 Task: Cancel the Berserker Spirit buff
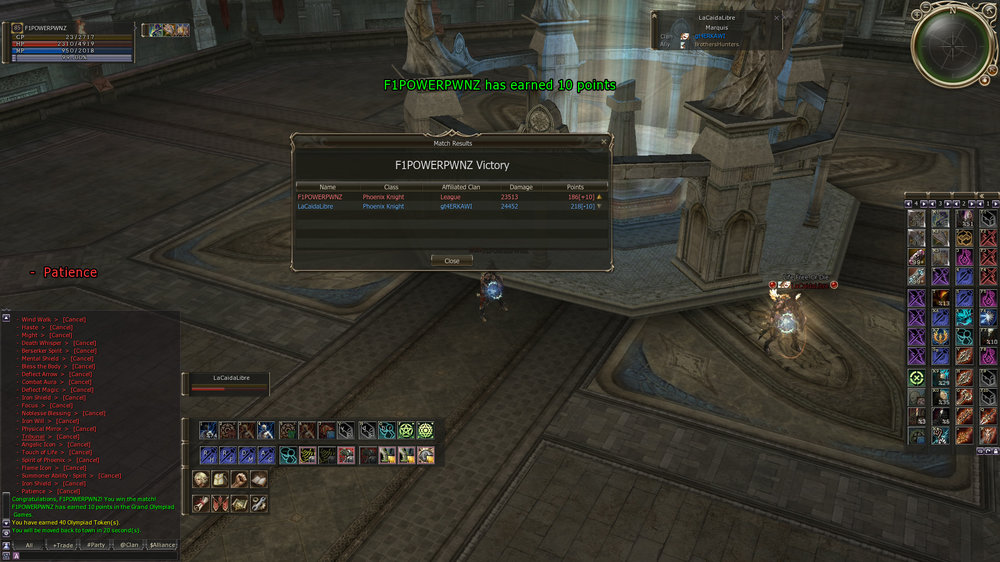(85, 351)
